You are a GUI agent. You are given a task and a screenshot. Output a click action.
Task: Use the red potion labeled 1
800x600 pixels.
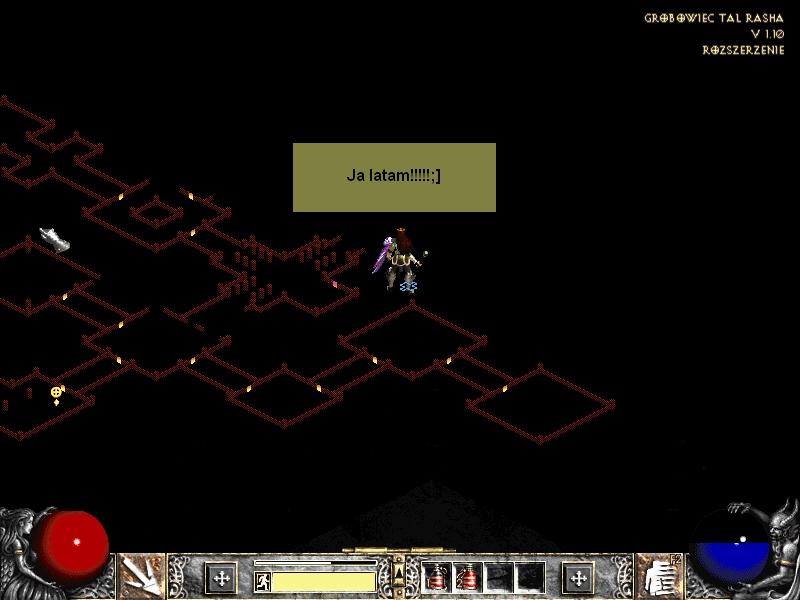pos(436,577)
